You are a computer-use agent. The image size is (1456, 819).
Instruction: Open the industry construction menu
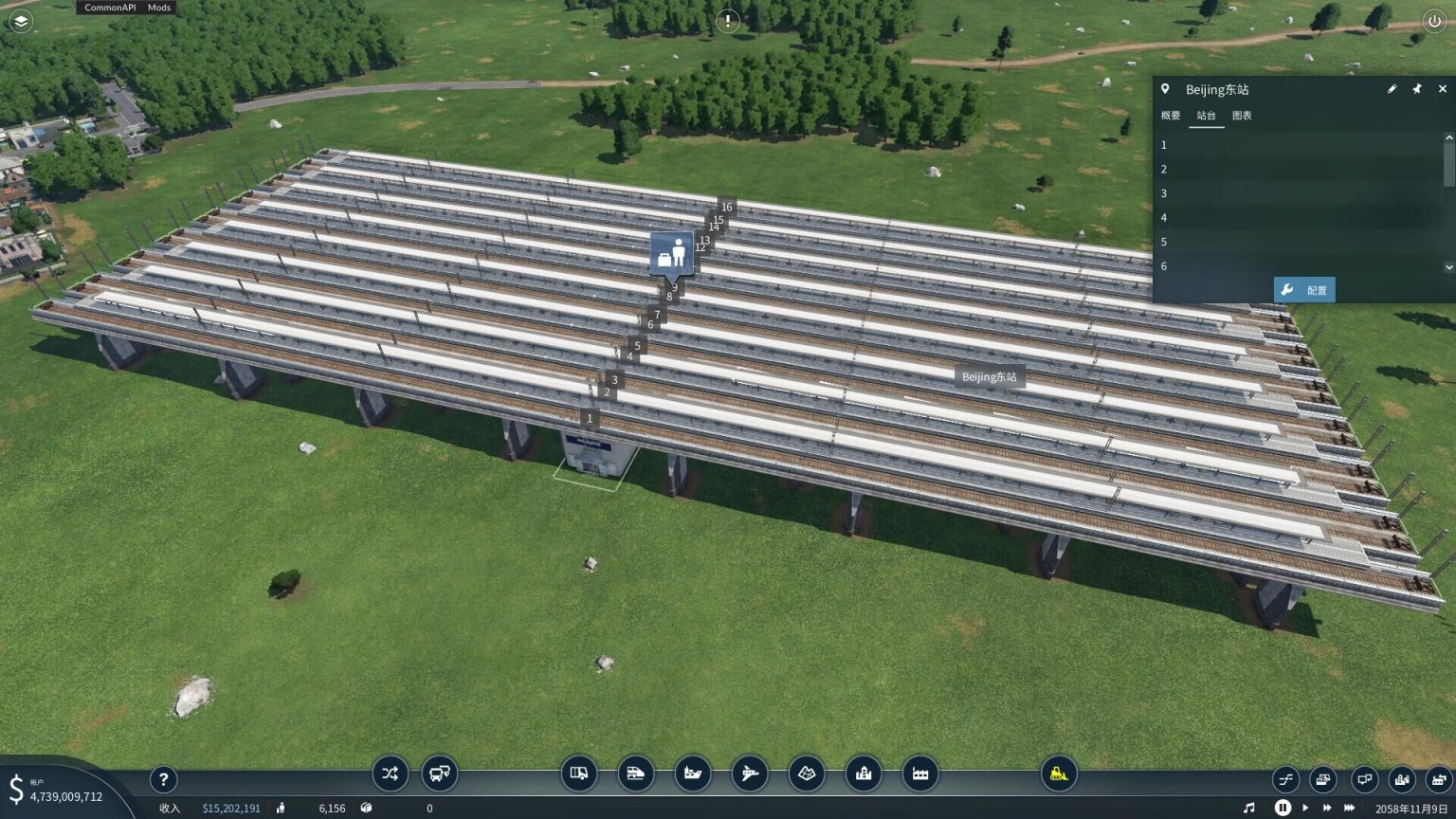920,773
